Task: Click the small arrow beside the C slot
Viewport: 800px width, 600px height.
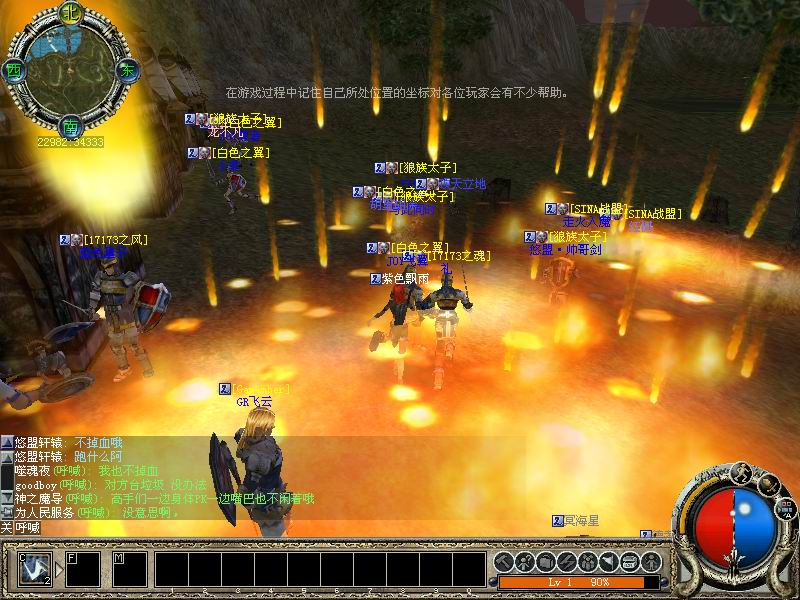Action: coord(58,570)
